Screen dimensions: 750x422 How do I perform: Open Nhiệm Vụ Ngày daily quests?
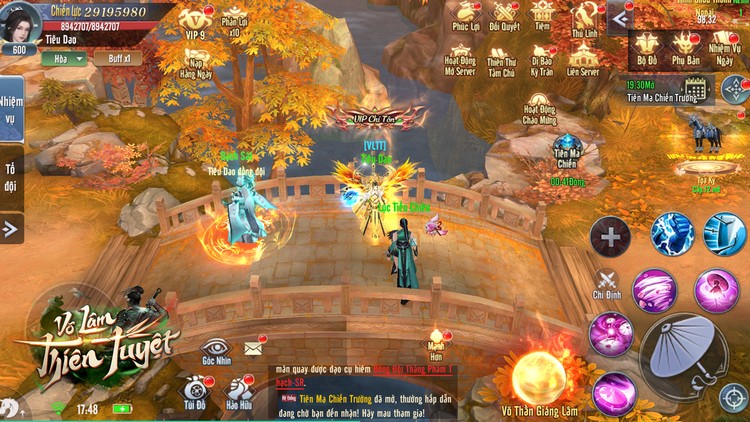[x=725, y=46]
